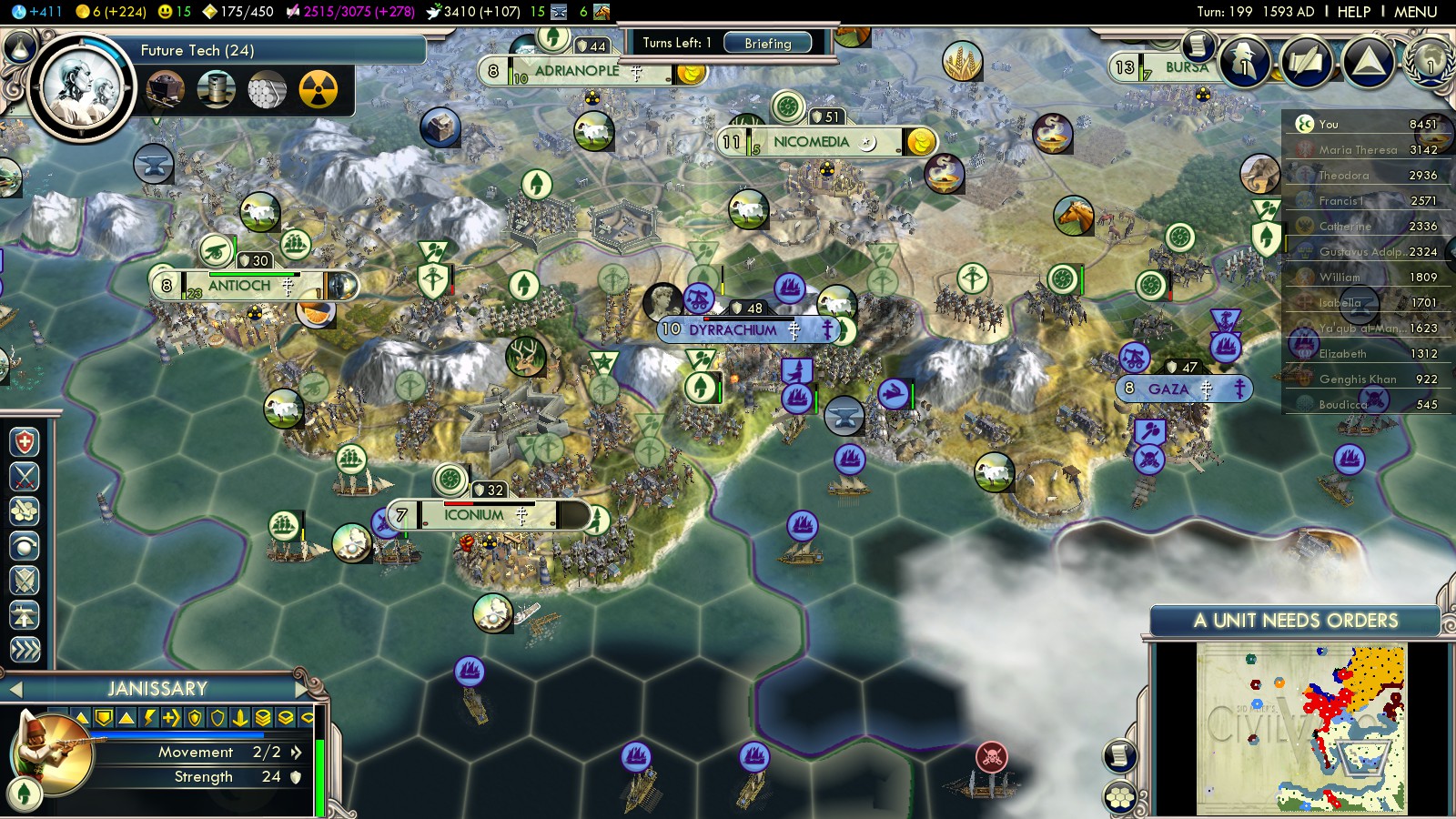Click the minimap to move the camera
1456x819 pixels.
(x=1302, y=727)
